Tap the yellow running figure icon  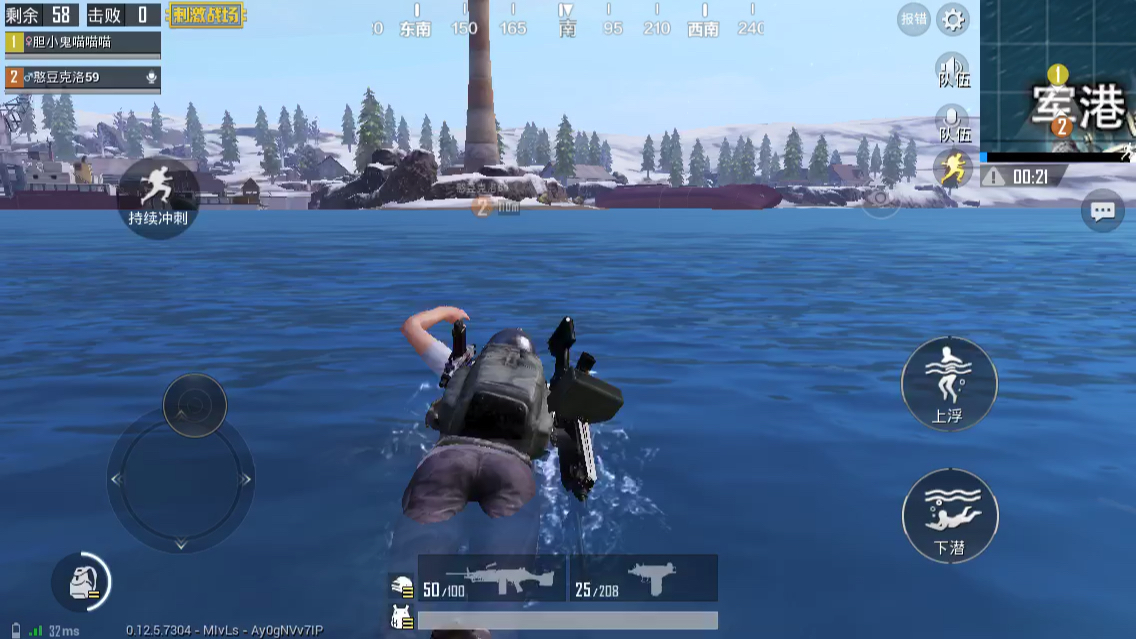[953, 168]
